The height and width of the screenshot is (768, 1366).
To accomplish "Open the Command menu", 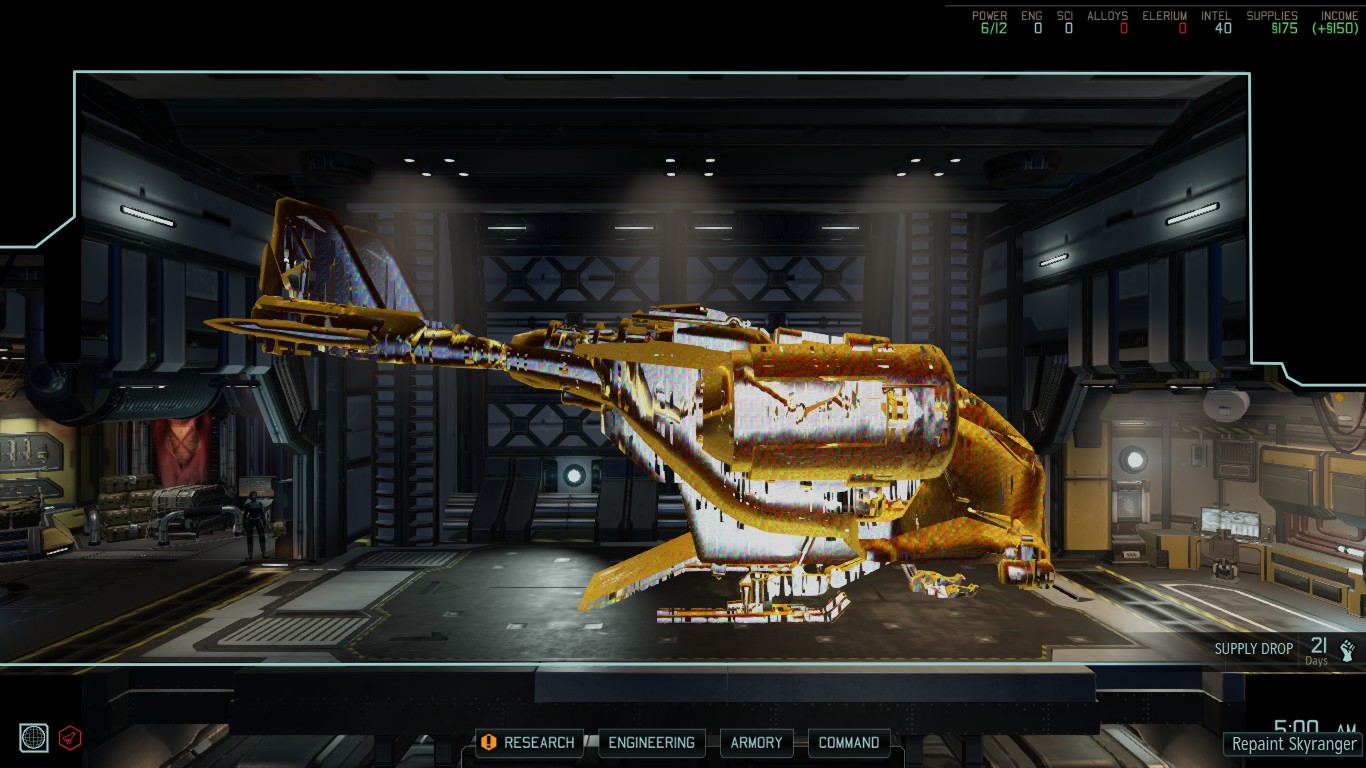I will (849, 743).
